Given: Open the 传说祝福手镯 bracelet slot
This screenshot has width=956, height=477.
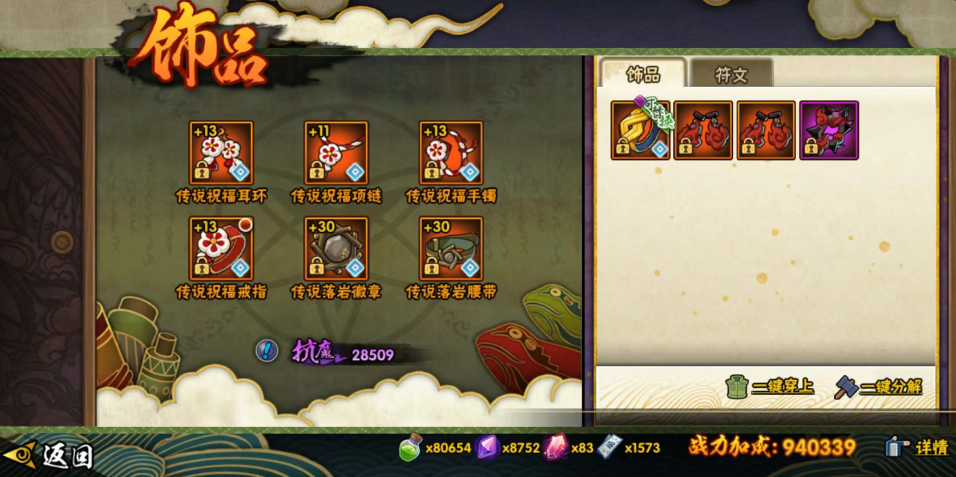Looking at the screenshot, I should click(451, 153).
